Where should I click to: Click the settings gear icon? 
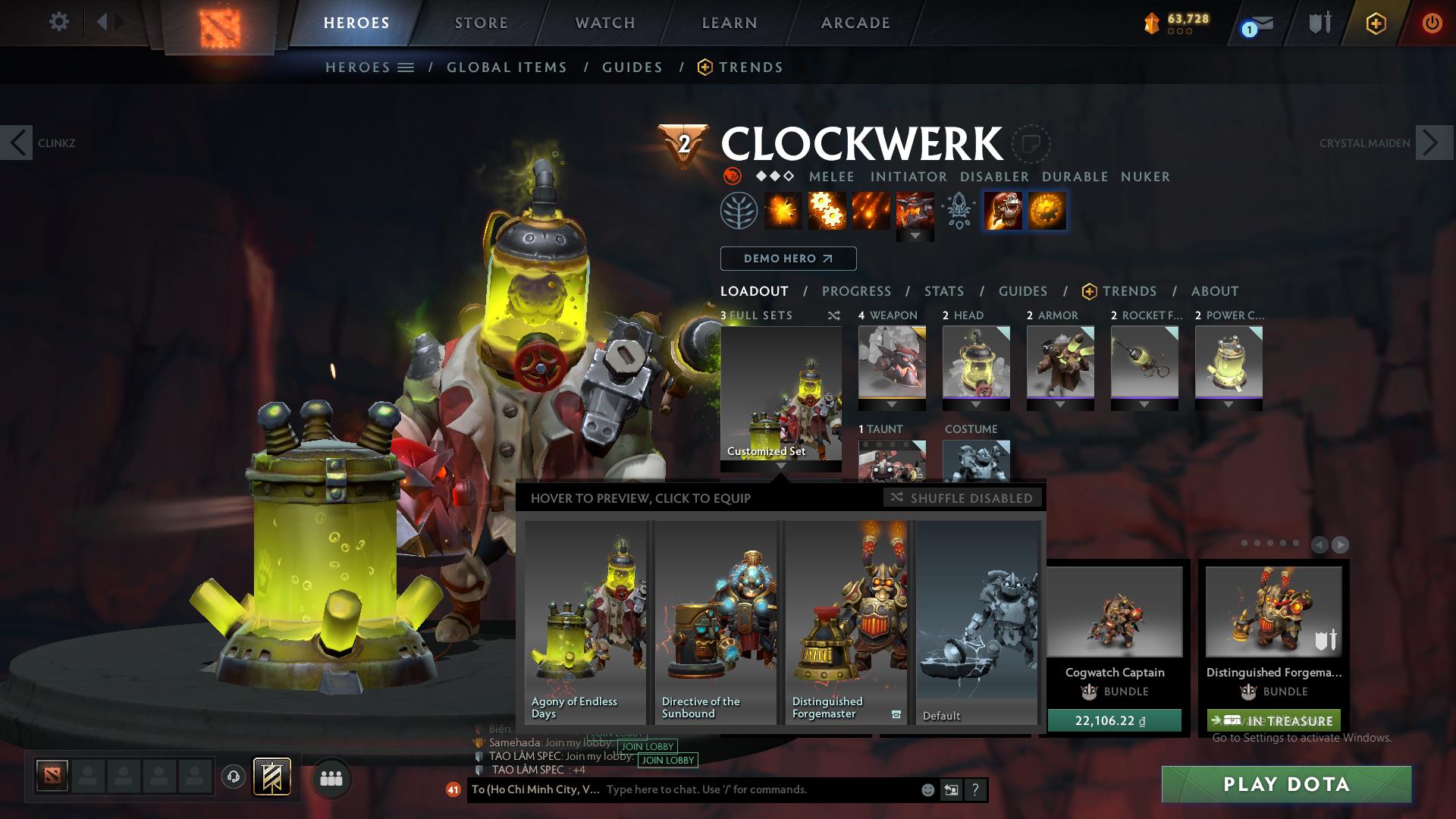coord(58,21)
